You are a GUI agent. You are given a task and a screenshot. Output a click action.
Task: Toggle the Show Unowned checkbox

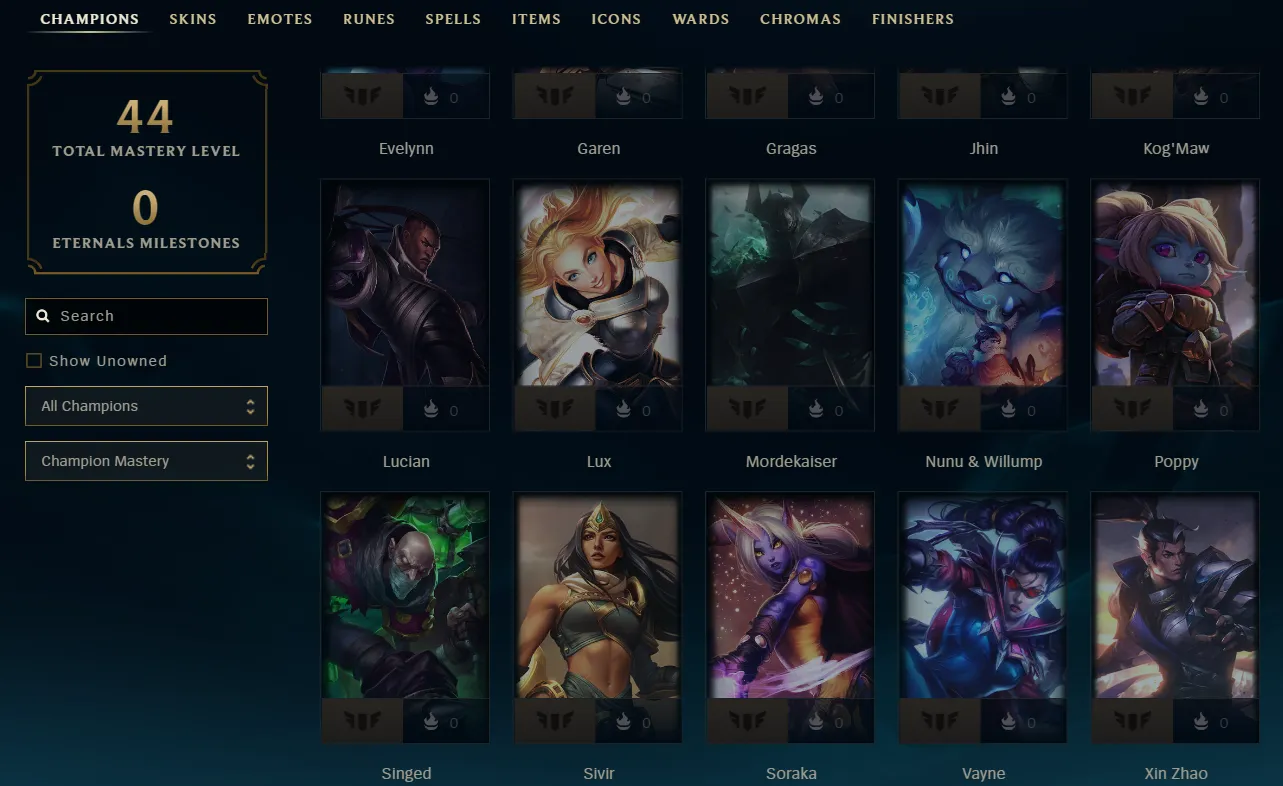34,361
